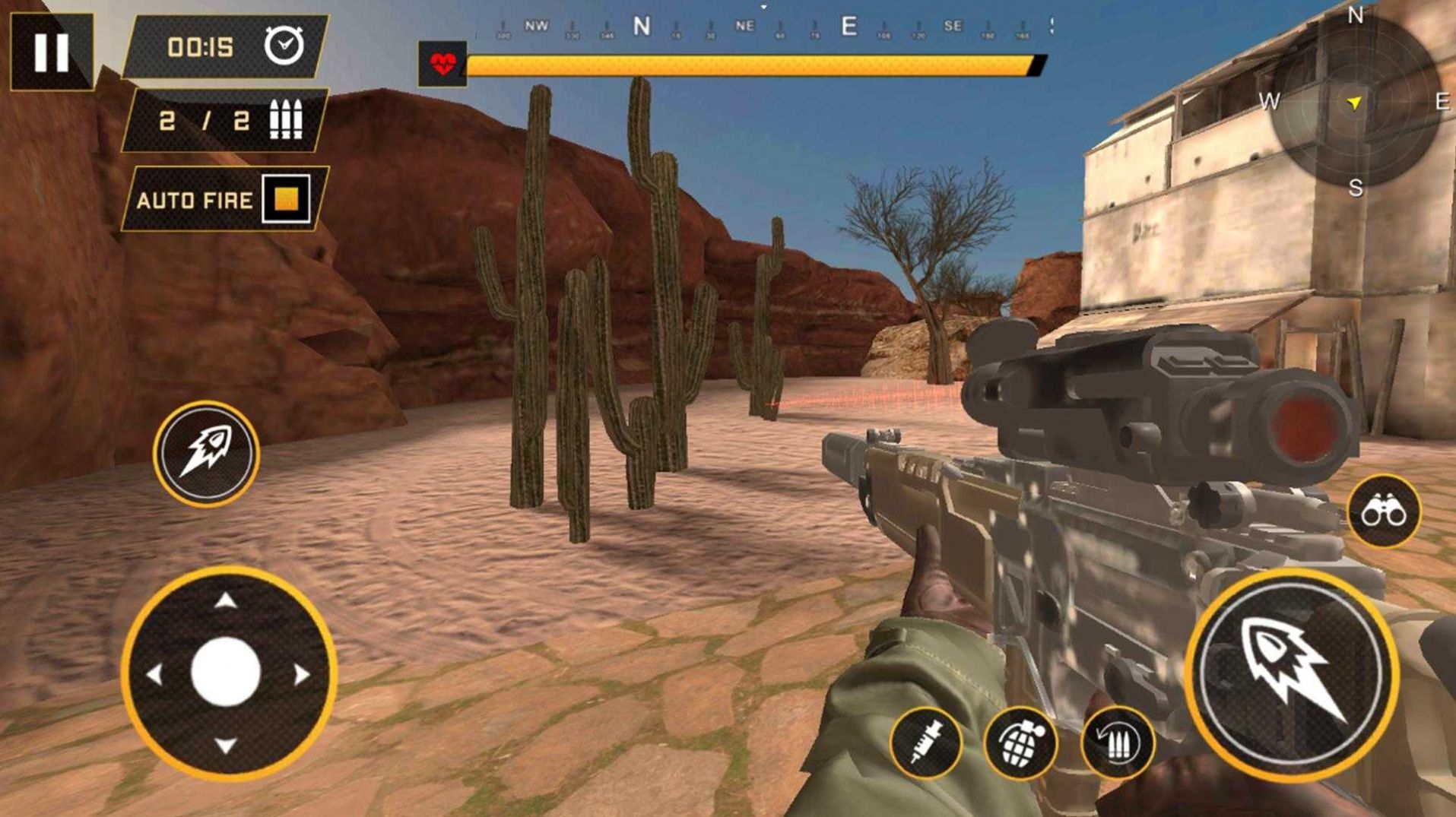Toggle the Auto Fire checkbox
Viewport: 1456px width, 817px height.
coord(286,199)
